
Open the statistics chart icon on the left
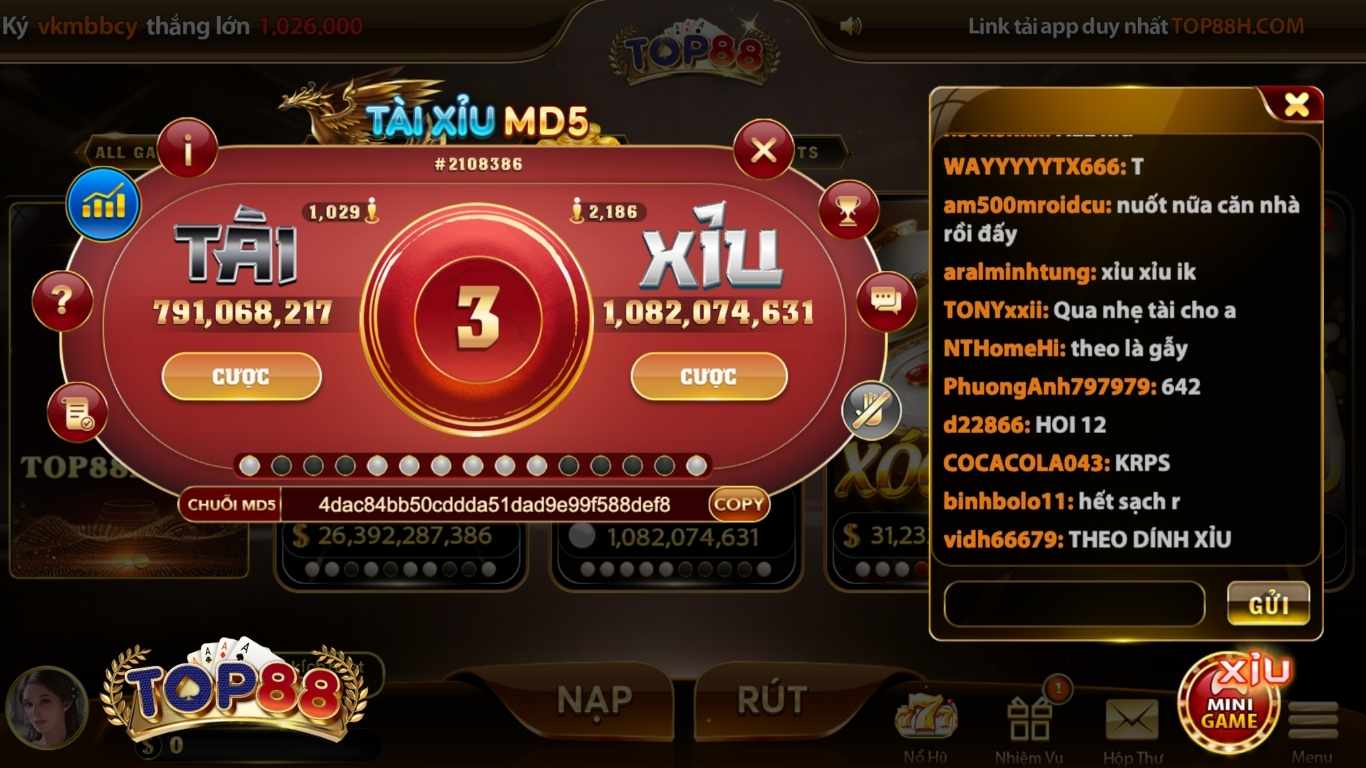[103, 202]
